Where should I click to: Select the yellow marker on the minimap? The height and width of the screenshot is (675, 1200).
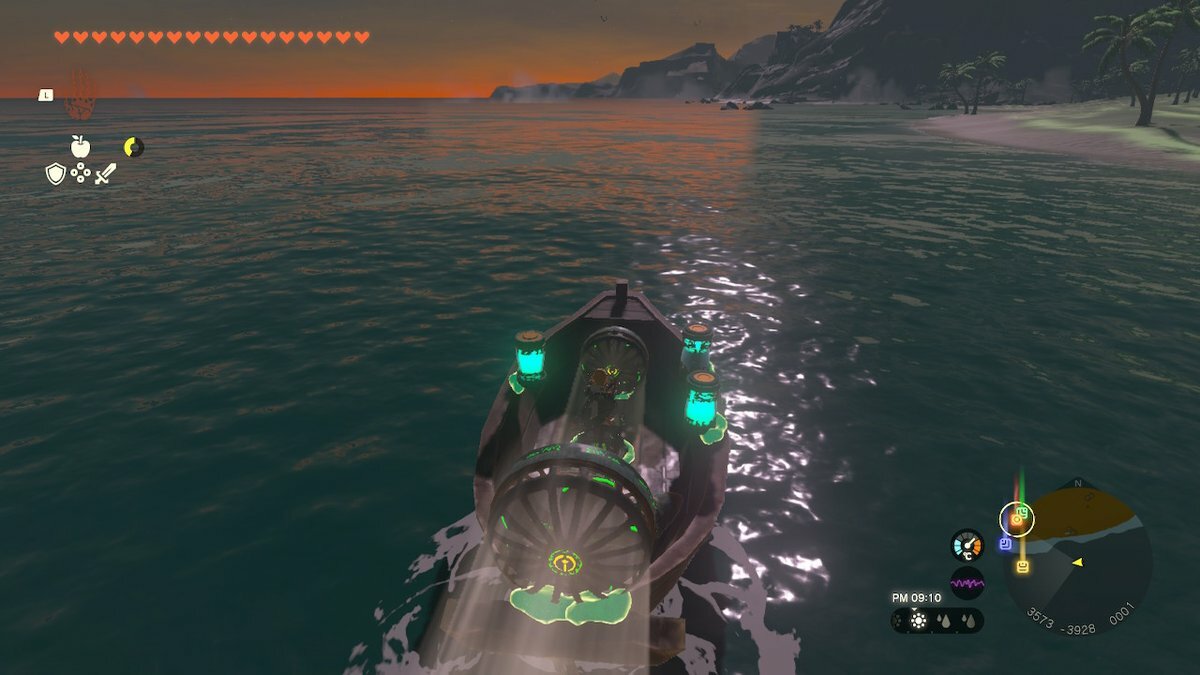tap(1023, 567)
